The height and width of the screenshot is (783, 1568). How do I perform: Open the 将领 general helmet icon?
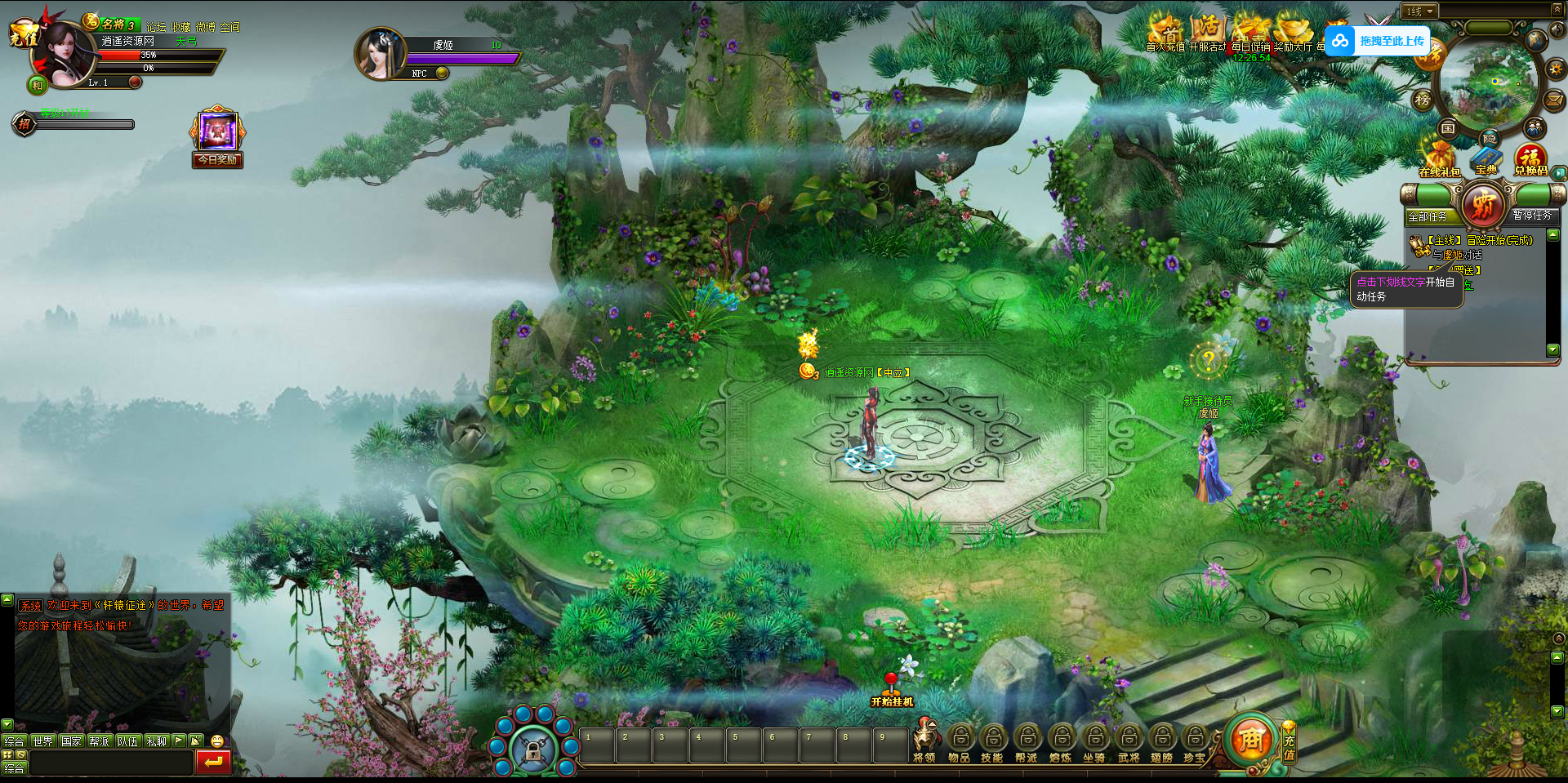(x=924, y=741)
